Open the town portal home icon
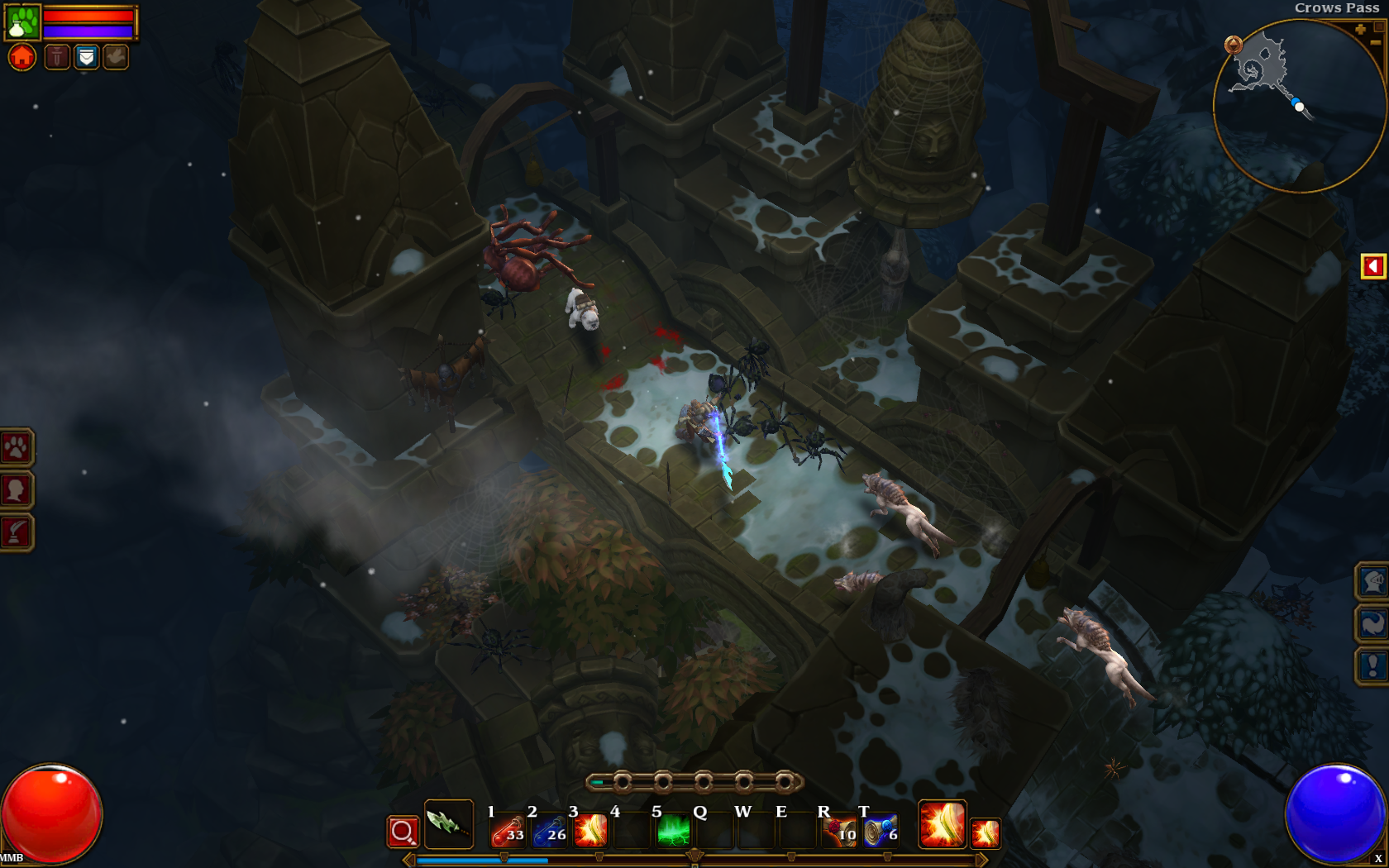The image size is (1389, 868). click(x=21, y=56)
